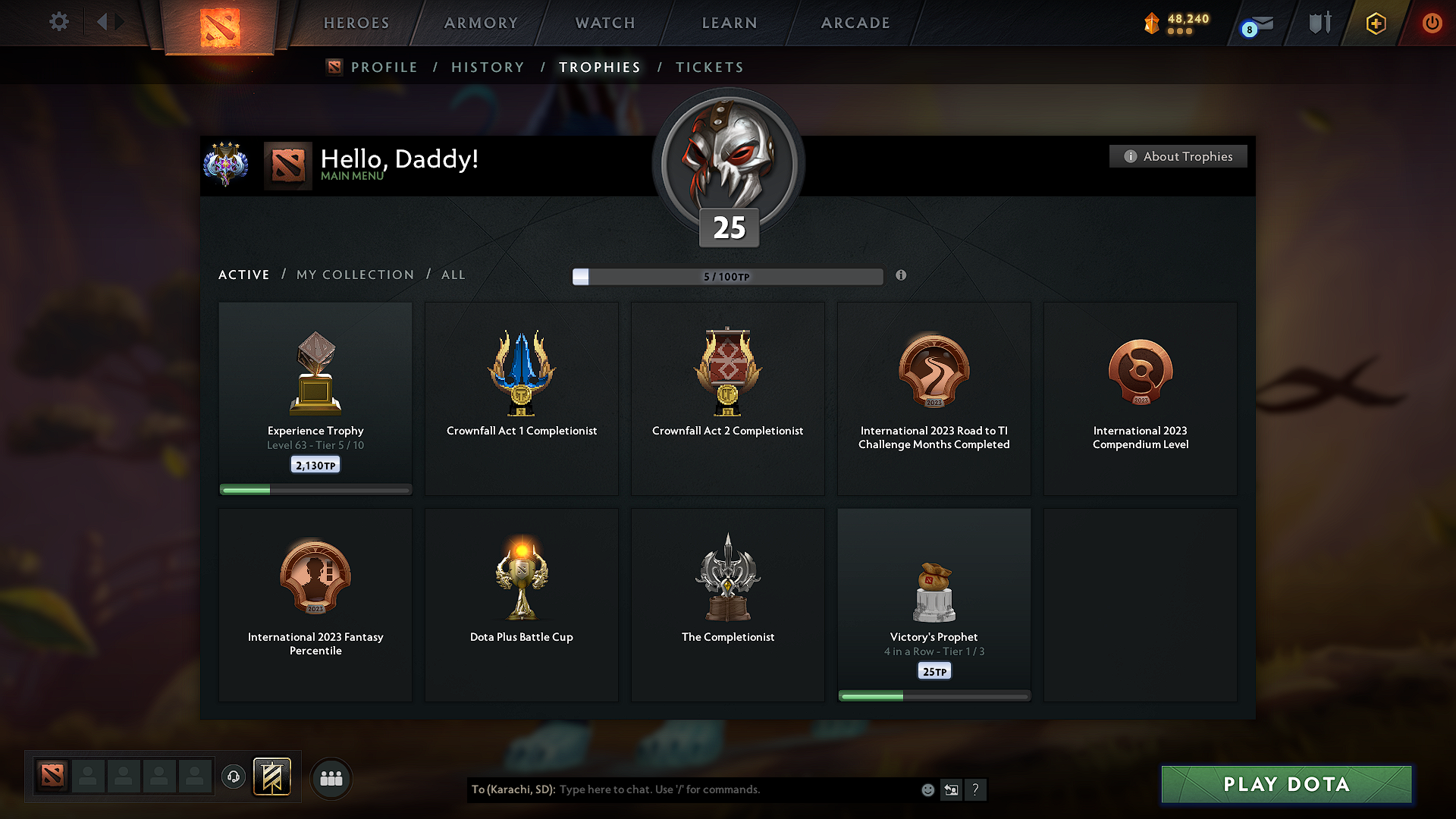Viewport: 1456px width, 819px height.
Task: Switch to the HISTORY tab
Action: tap(488, 67)
